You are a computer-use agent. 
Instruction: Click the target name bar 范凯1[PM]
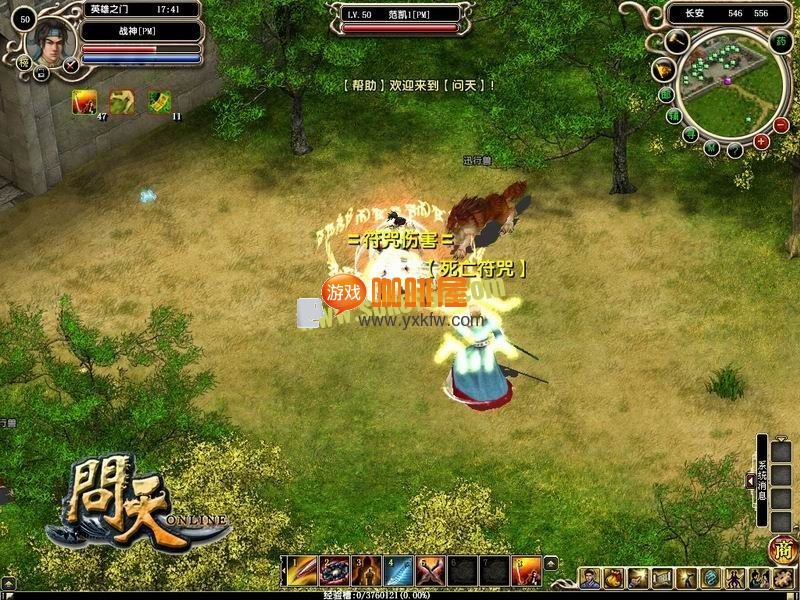(x=400, y=14)
